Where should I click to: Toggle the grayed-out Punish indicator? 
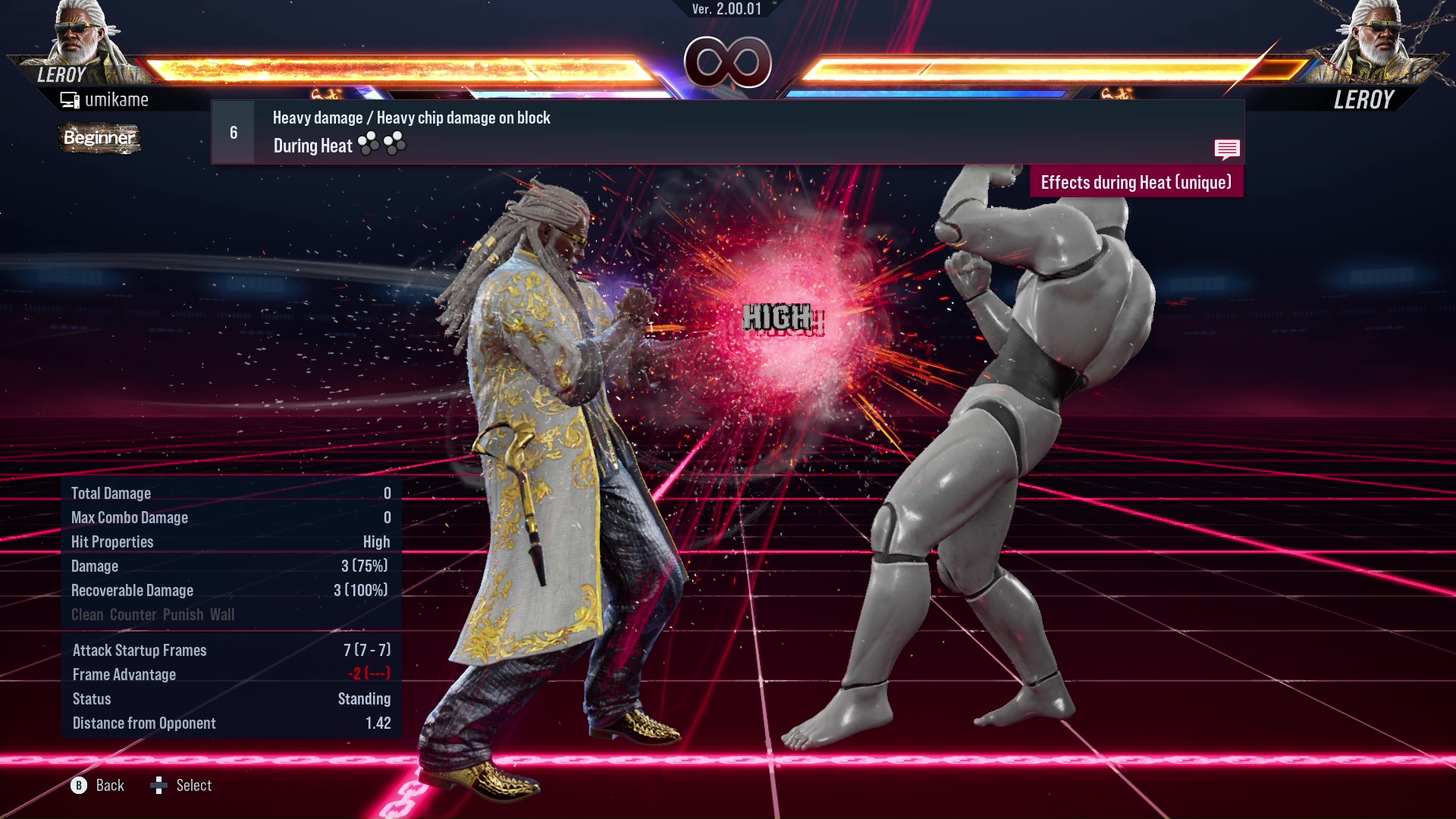pos(184,614)
